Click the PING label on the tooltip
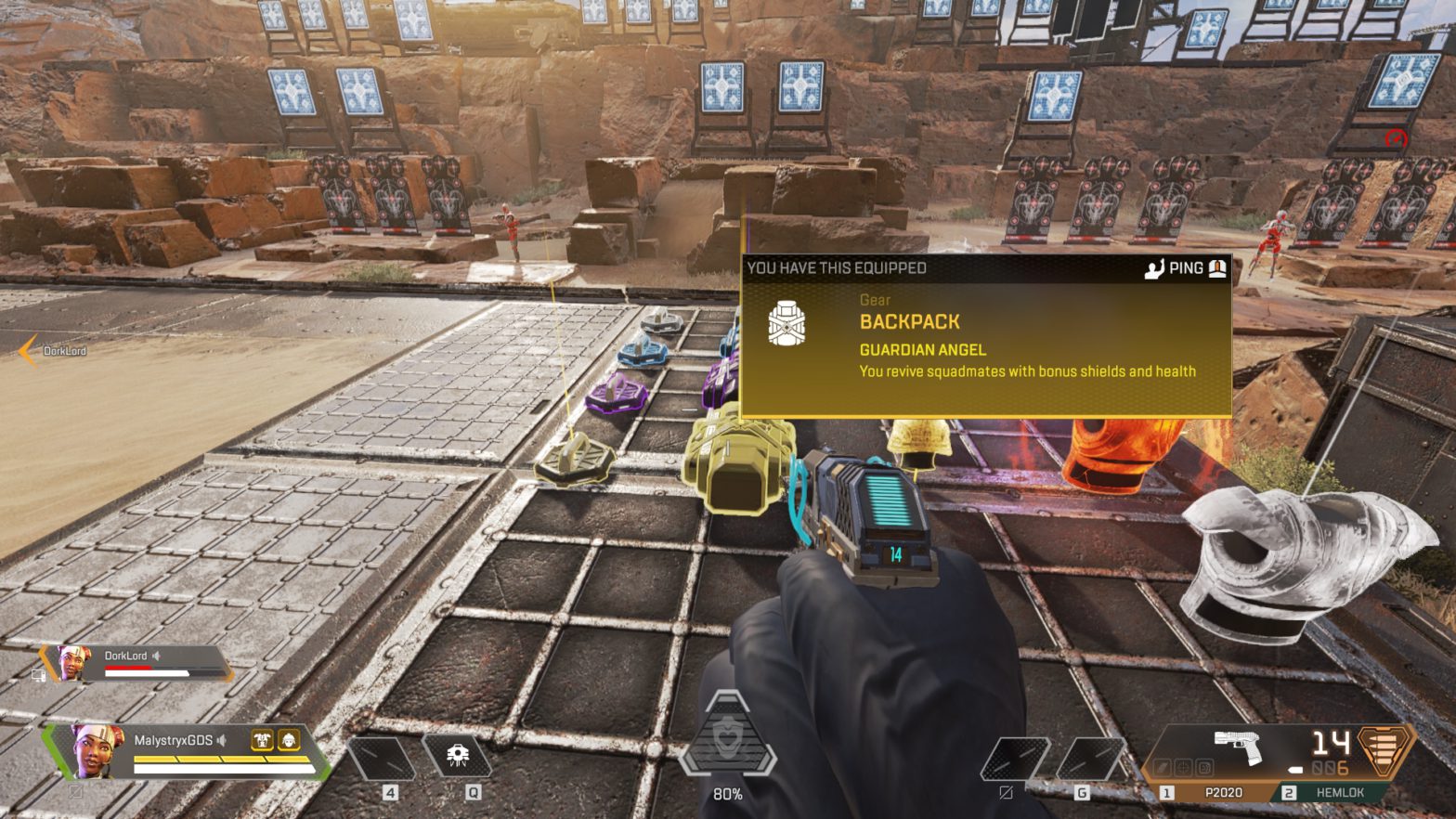 tap(1186, 267)
